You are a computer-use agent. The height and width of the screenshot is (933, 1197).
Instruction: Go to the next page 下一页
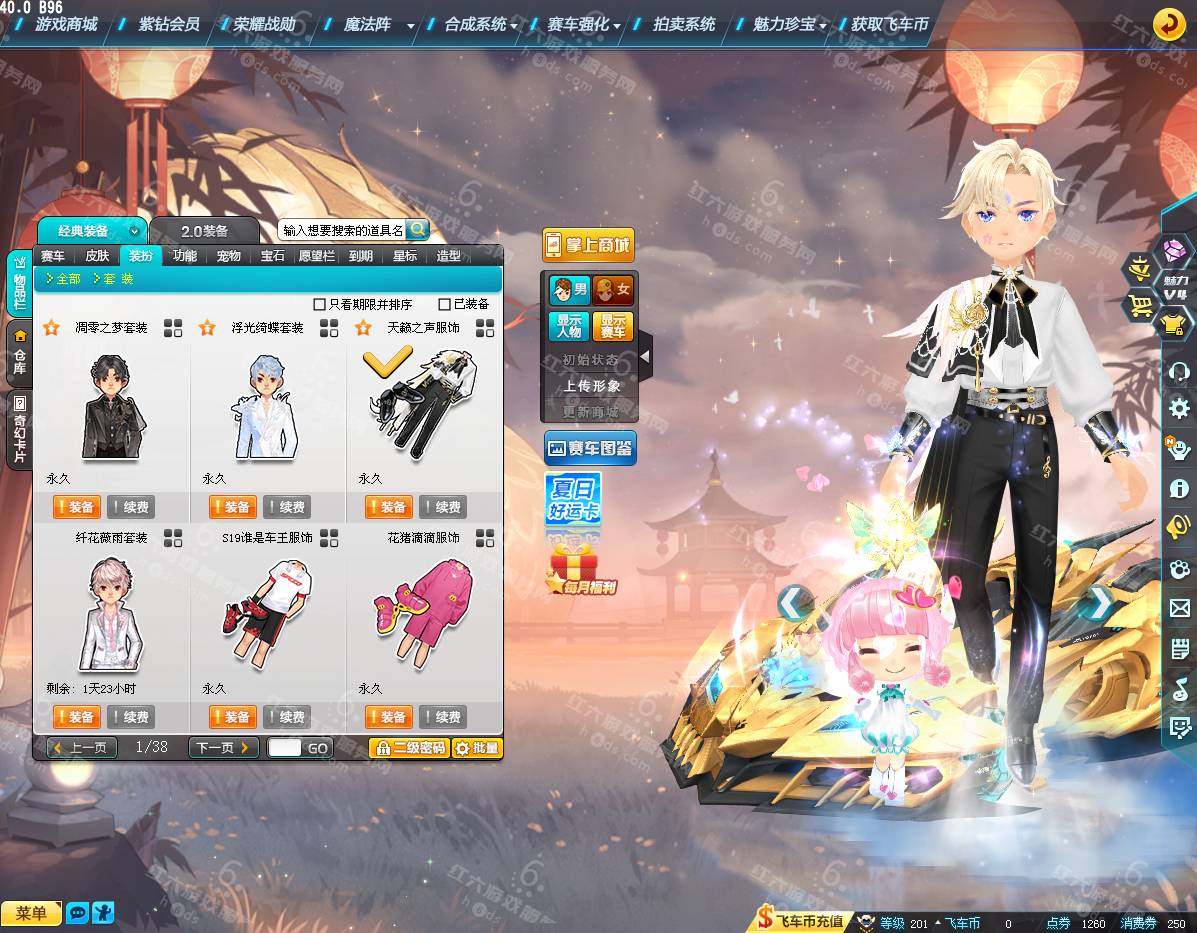pyautogui.click(x=222, y=748)
